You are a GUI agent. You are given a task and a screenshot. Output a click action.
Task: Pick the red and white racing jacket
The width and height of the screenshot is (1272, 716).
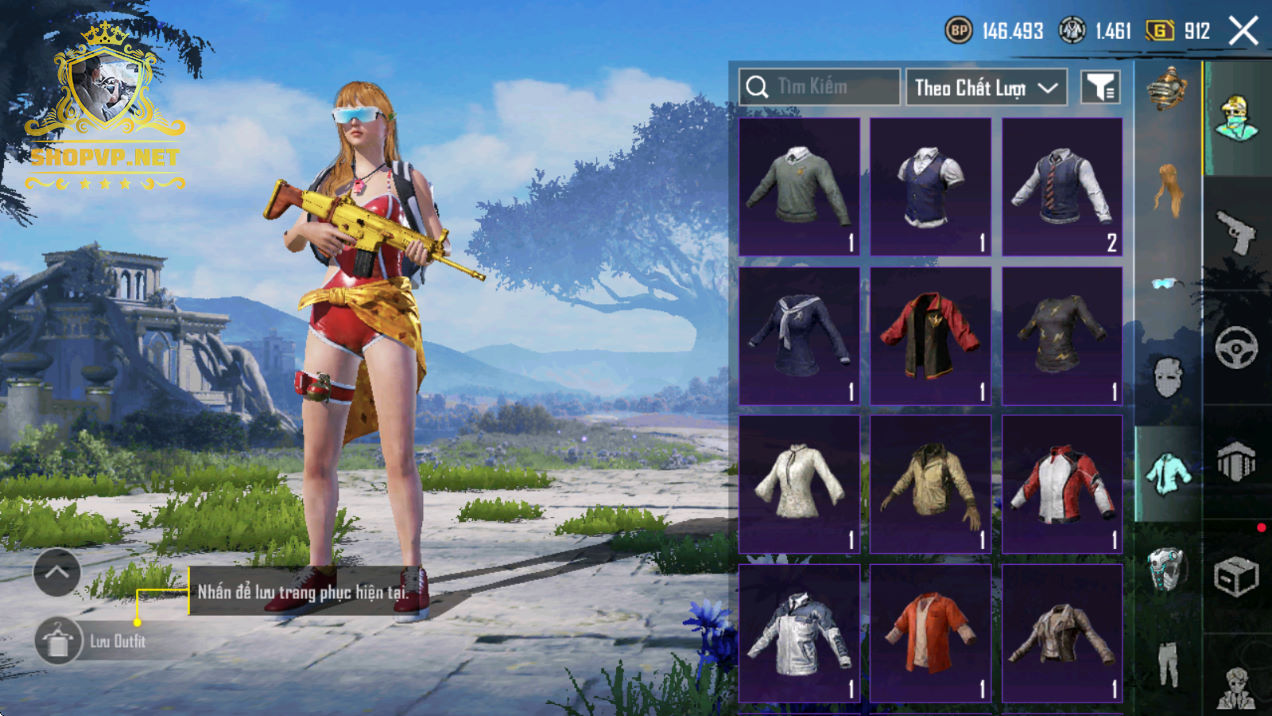coord(1062,484)
